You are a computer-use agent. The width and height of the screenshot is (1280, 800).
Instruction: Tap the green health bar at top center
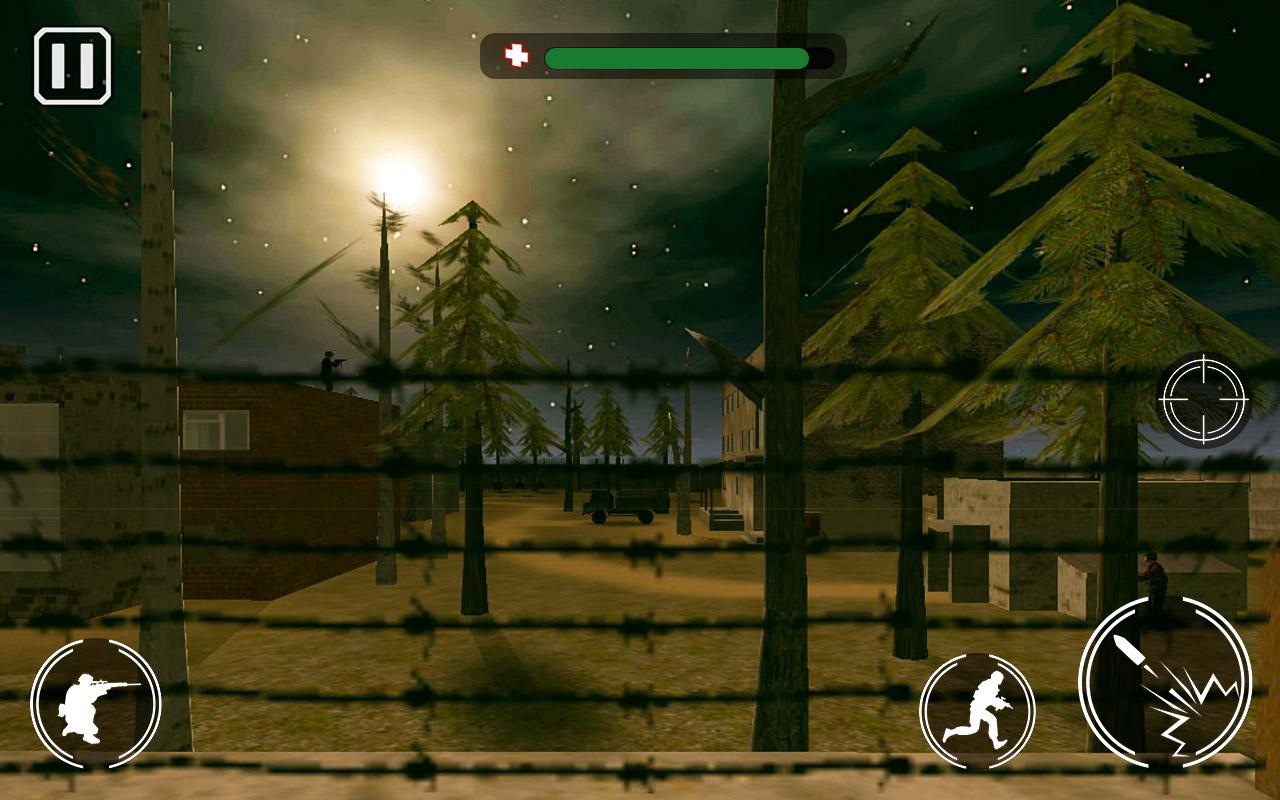point(680,57)
